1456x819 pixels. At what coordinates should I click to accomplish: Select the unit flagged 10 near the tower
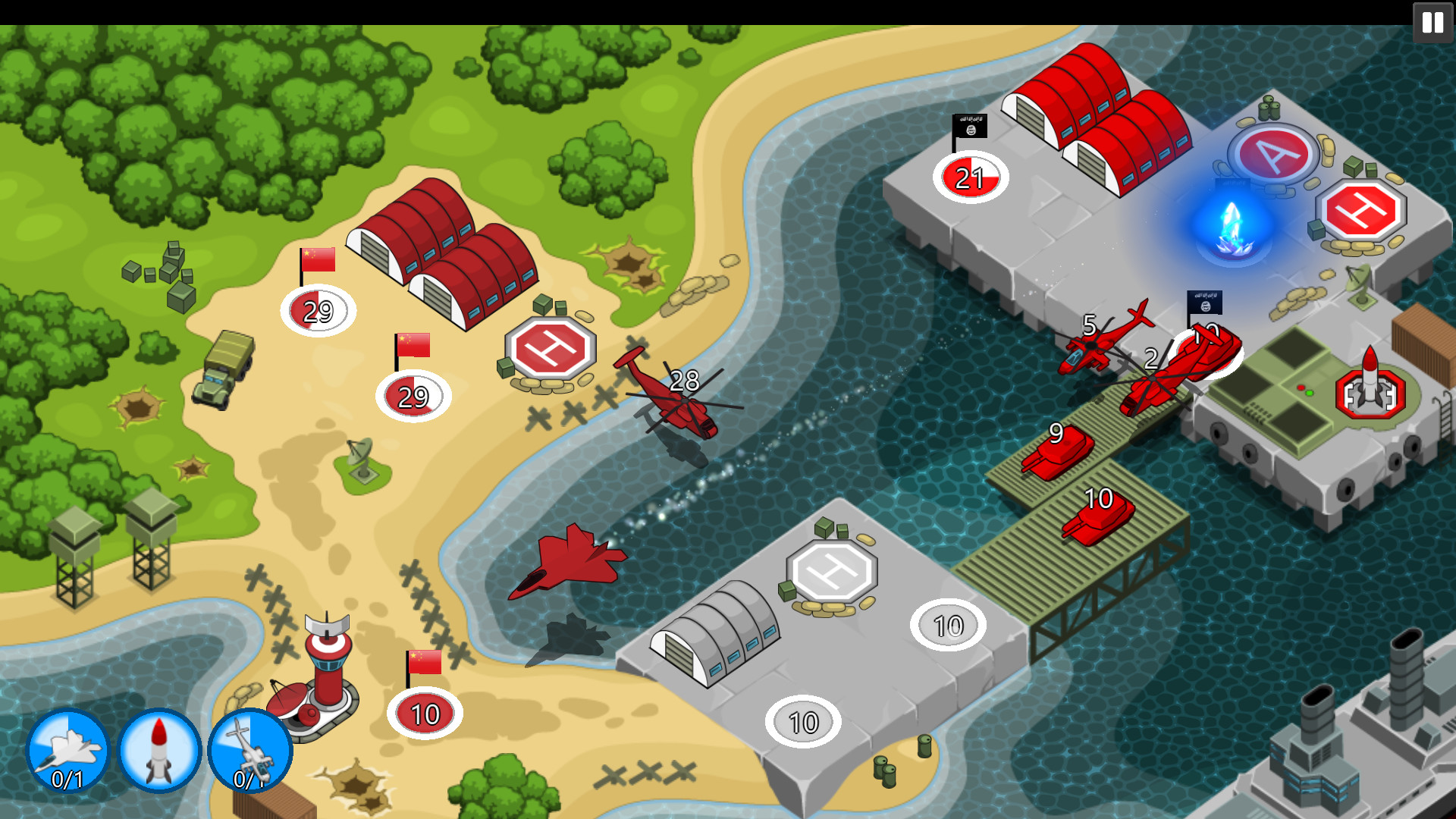click(x=423, y=713)
